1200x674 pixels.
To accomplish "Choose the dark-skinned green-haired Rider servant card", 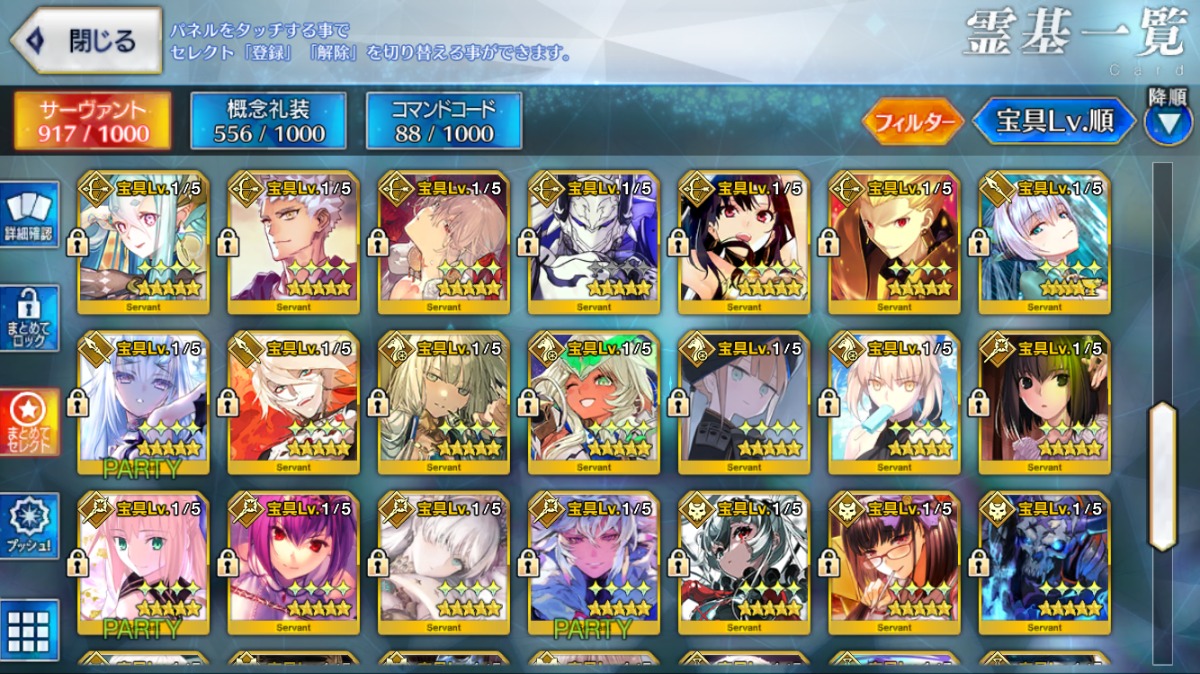I will pos(594,402).
